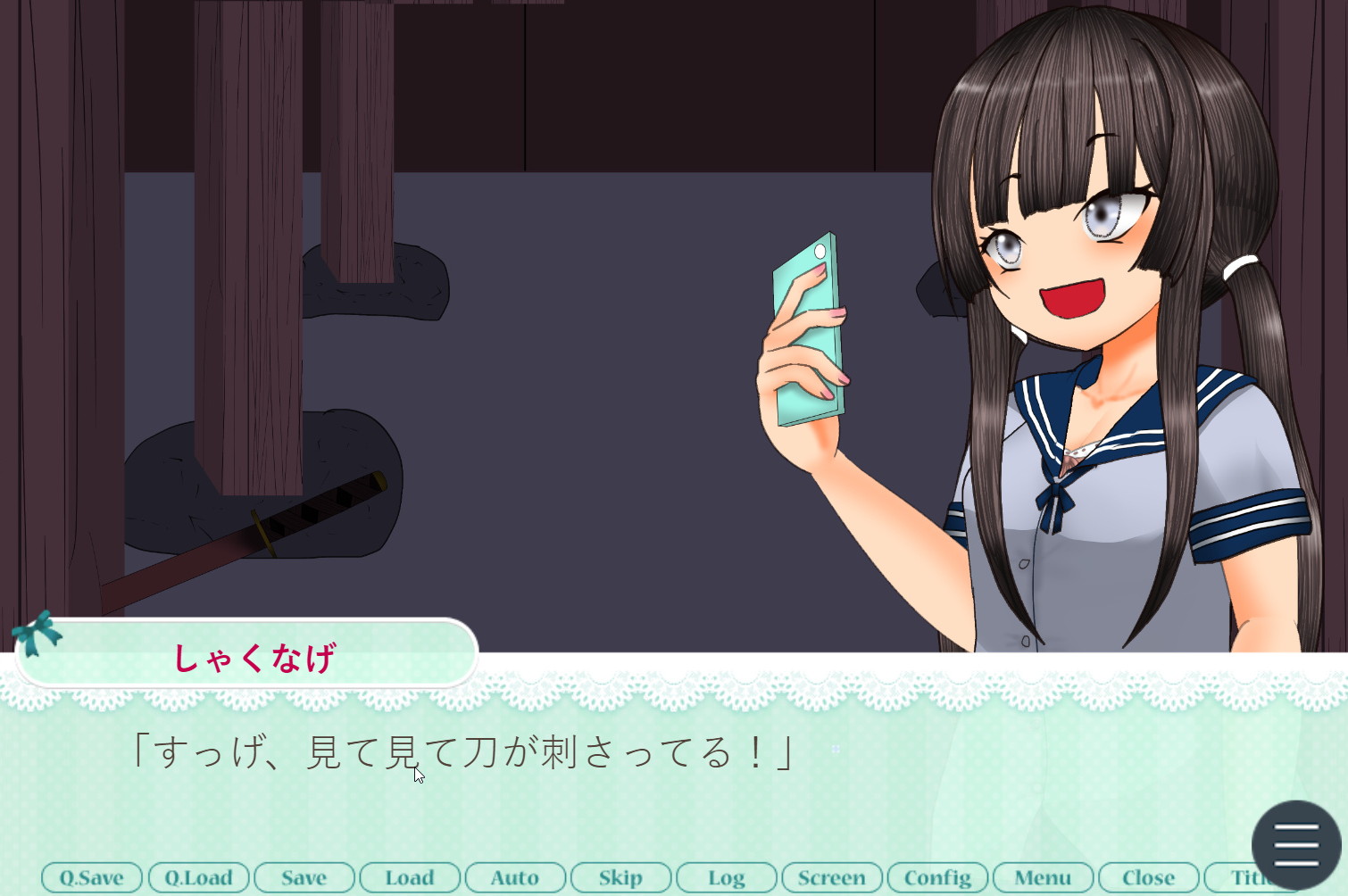
Task: Click the Q.Save quick save button
Action: click(x=92, y=877)
